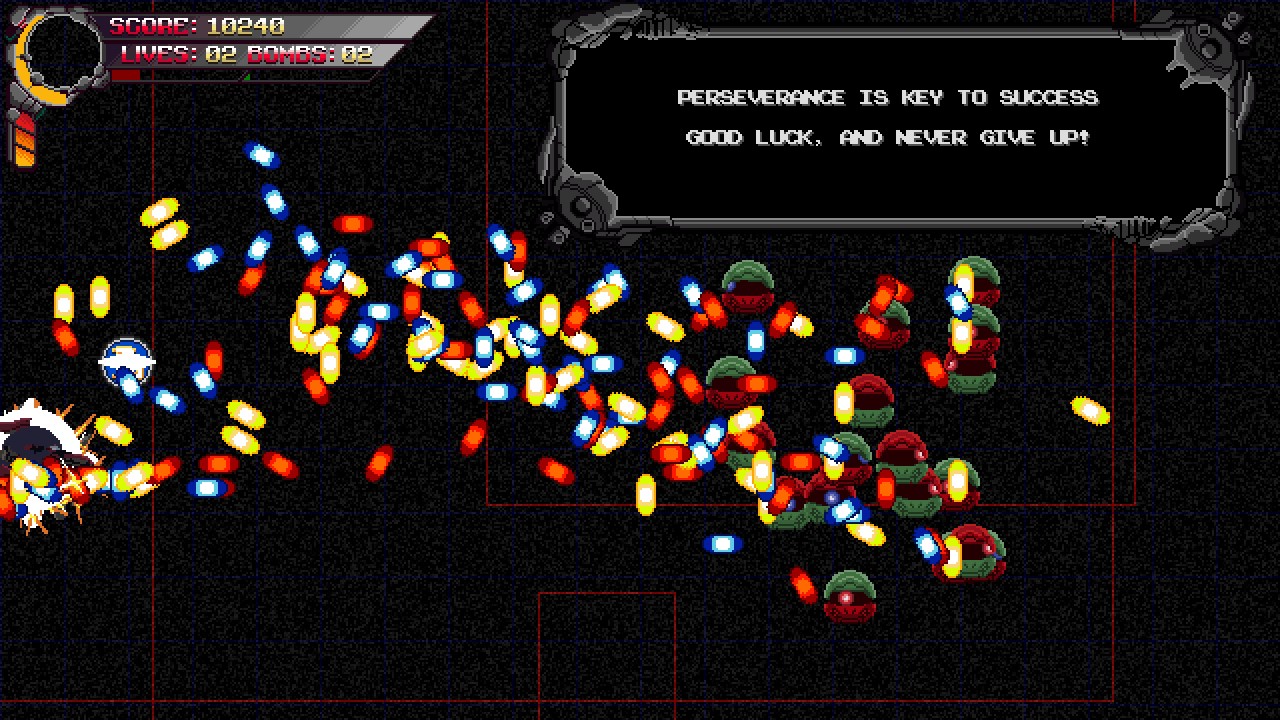Click the lone blue bullet near the bottom center
Image resolution: width=1280 pixels, height=720 pixels.
click(x=722, y=543)
